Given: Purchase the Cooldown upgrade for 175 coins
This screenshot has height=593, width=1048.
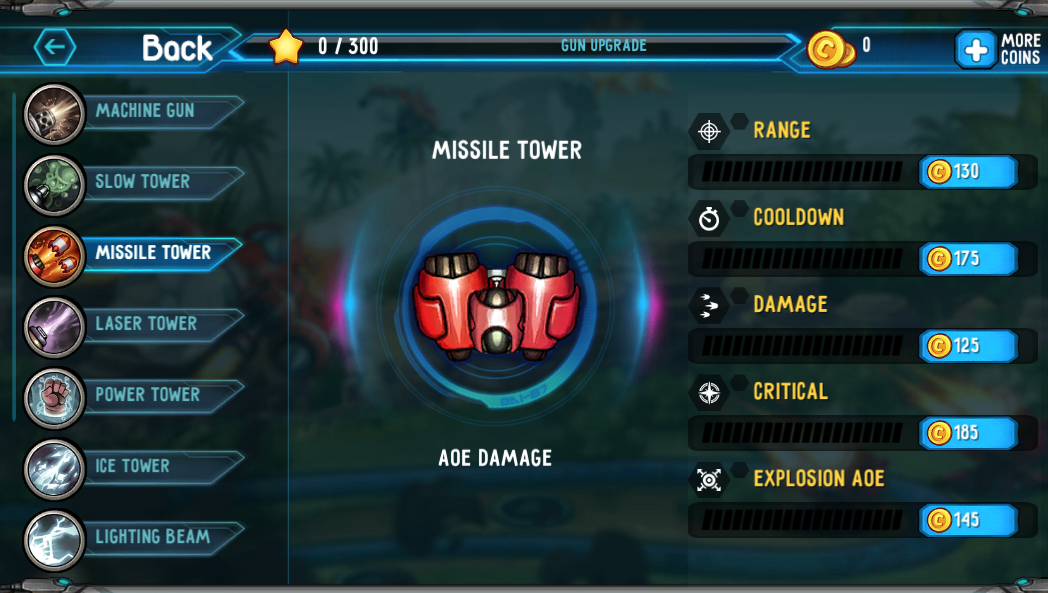Looking at the screenshot, I should click(x=967, y=259).
